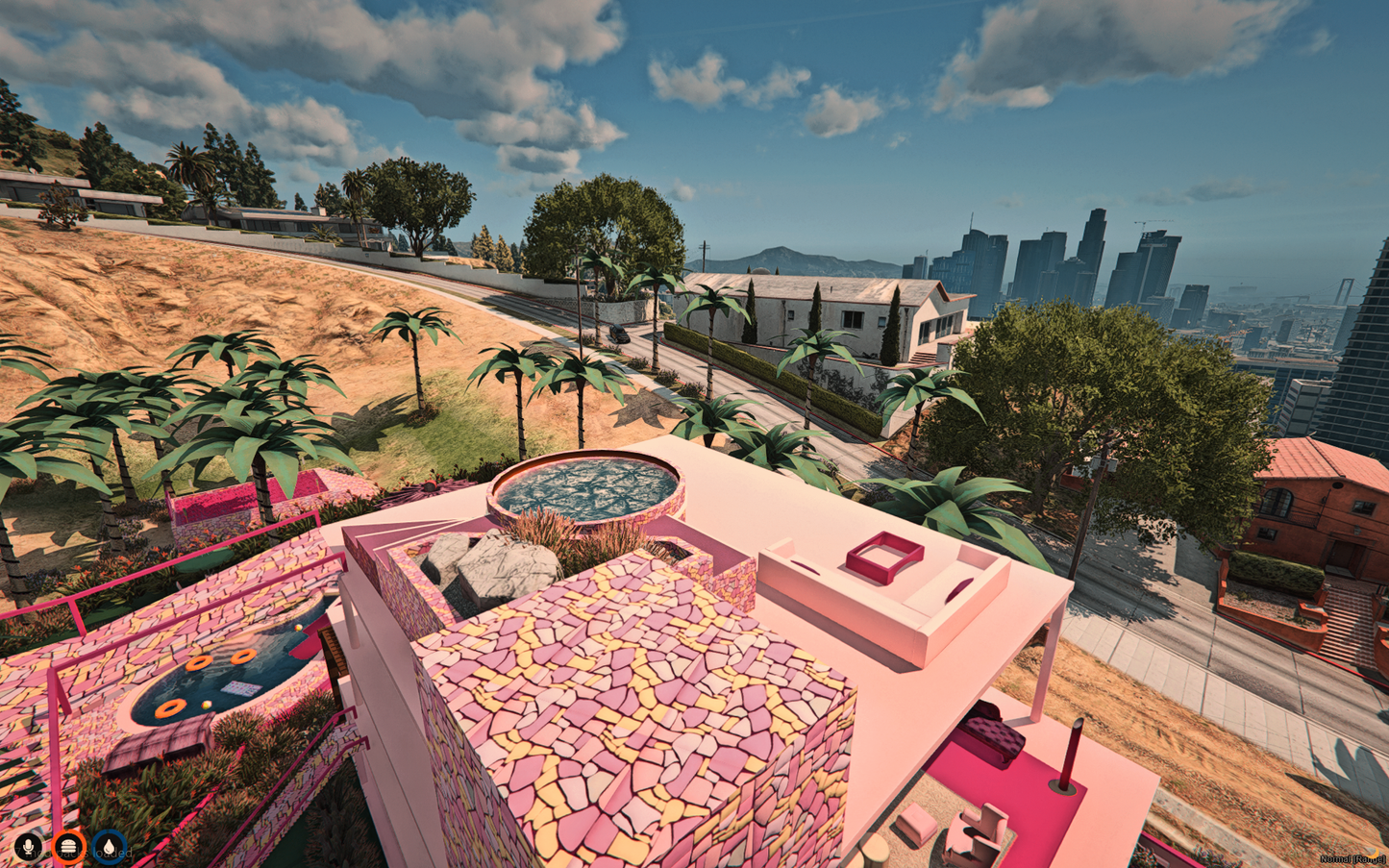1389x868 pixels.
Task: Click the moon icon beside Normal [Range]
Action: (x=1374, y=854)
